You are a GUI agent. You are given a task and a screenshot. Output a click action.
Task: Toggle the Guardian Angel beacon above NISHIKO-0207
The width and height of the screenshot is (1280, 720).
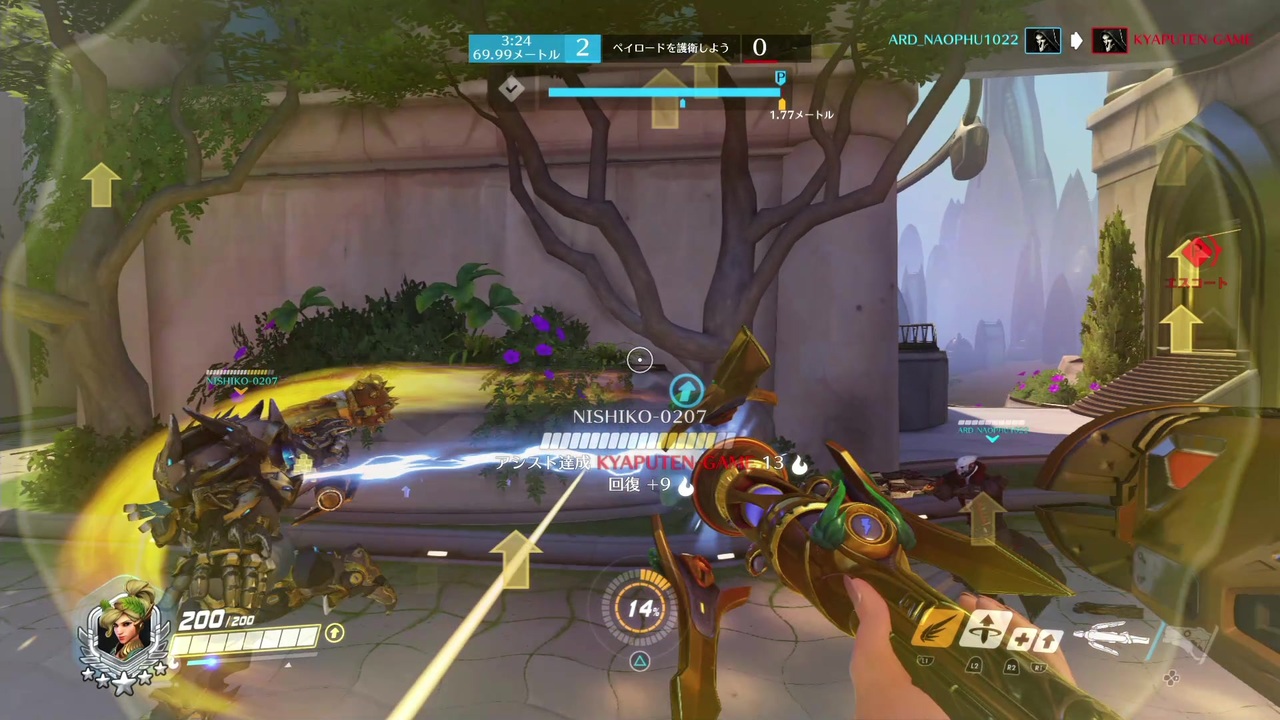coord(686,392)
